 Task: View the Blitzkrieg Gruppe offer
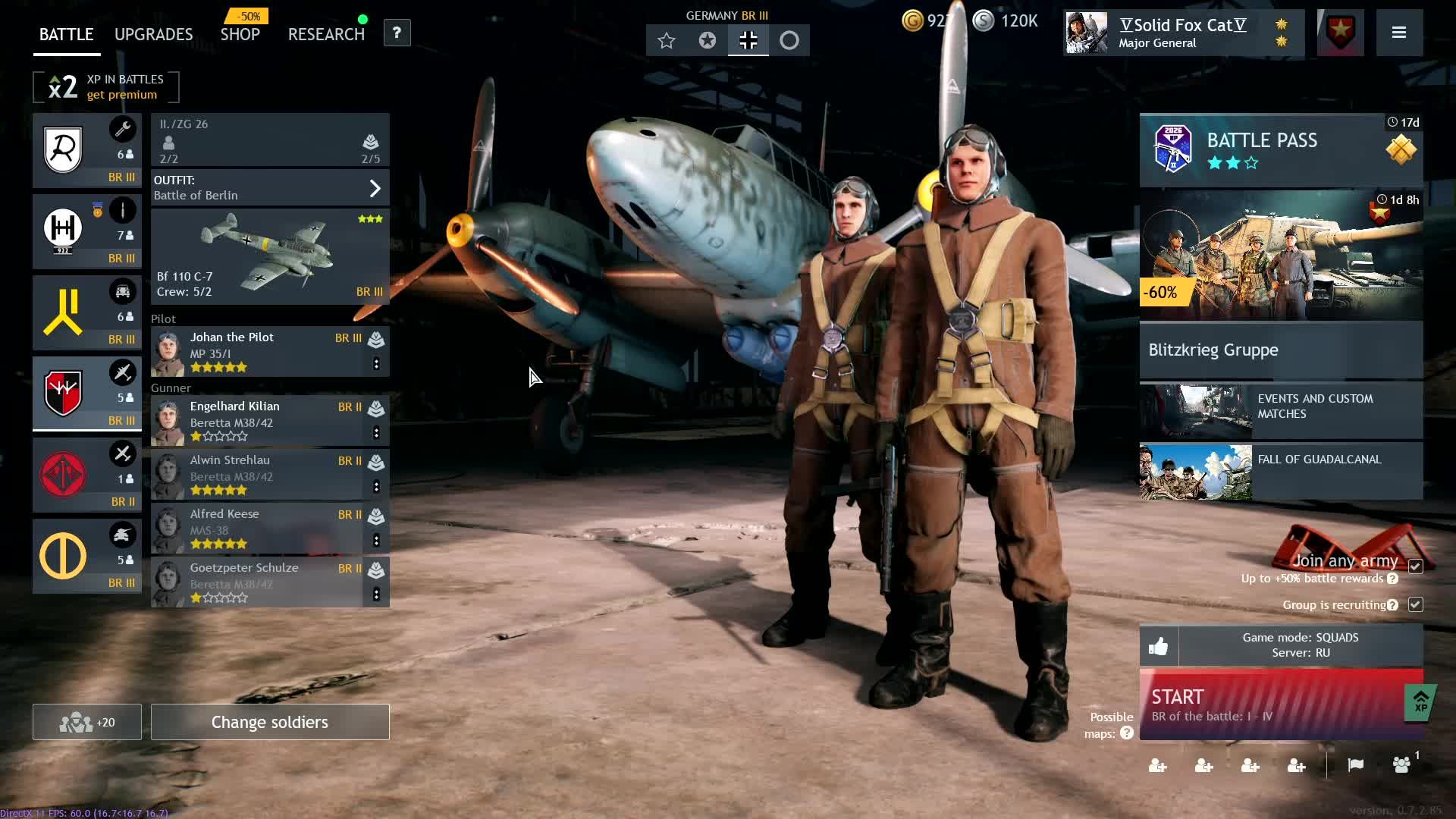tap(1281, 350)
